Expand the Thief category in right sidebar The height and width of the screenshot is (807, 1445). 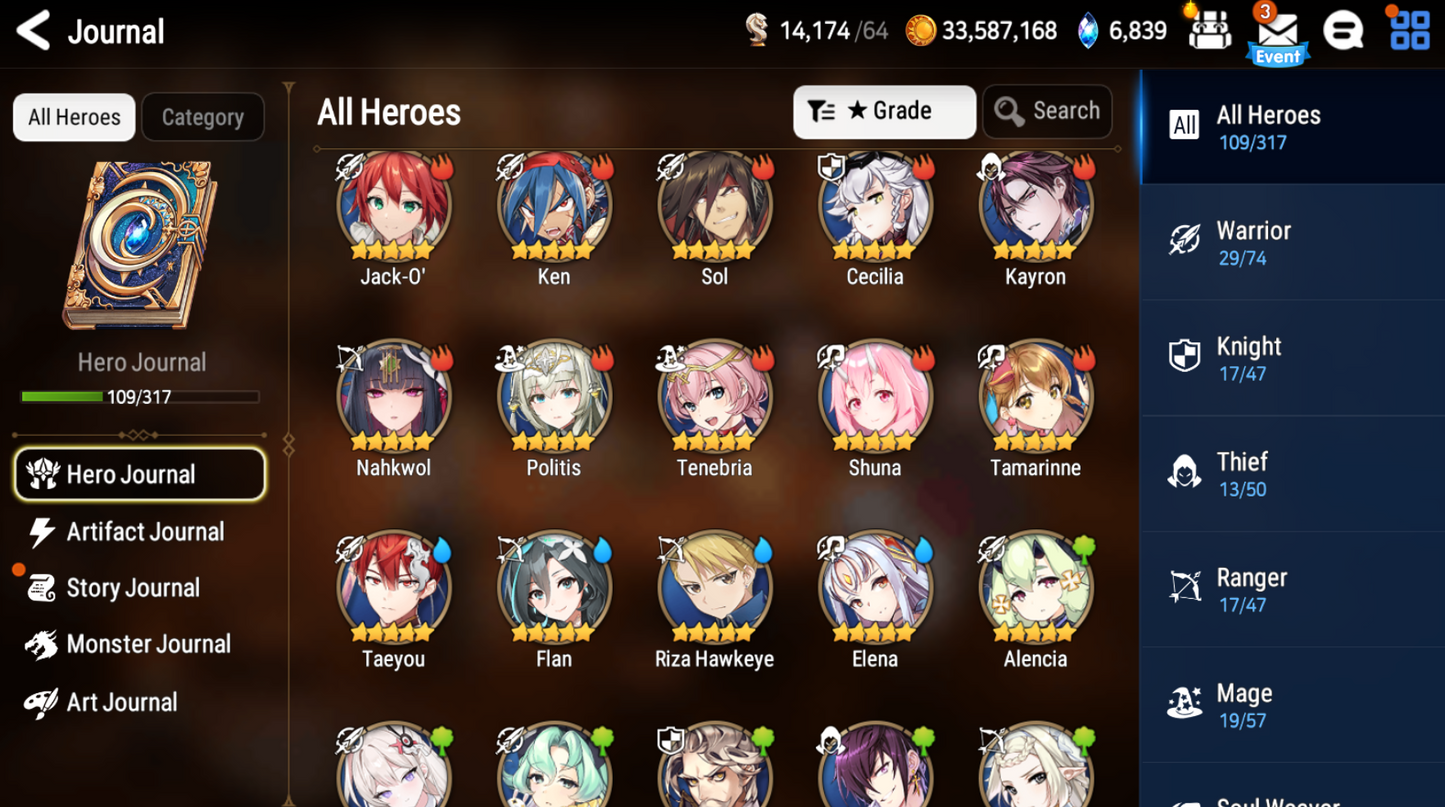click(x=1184, y=472)
